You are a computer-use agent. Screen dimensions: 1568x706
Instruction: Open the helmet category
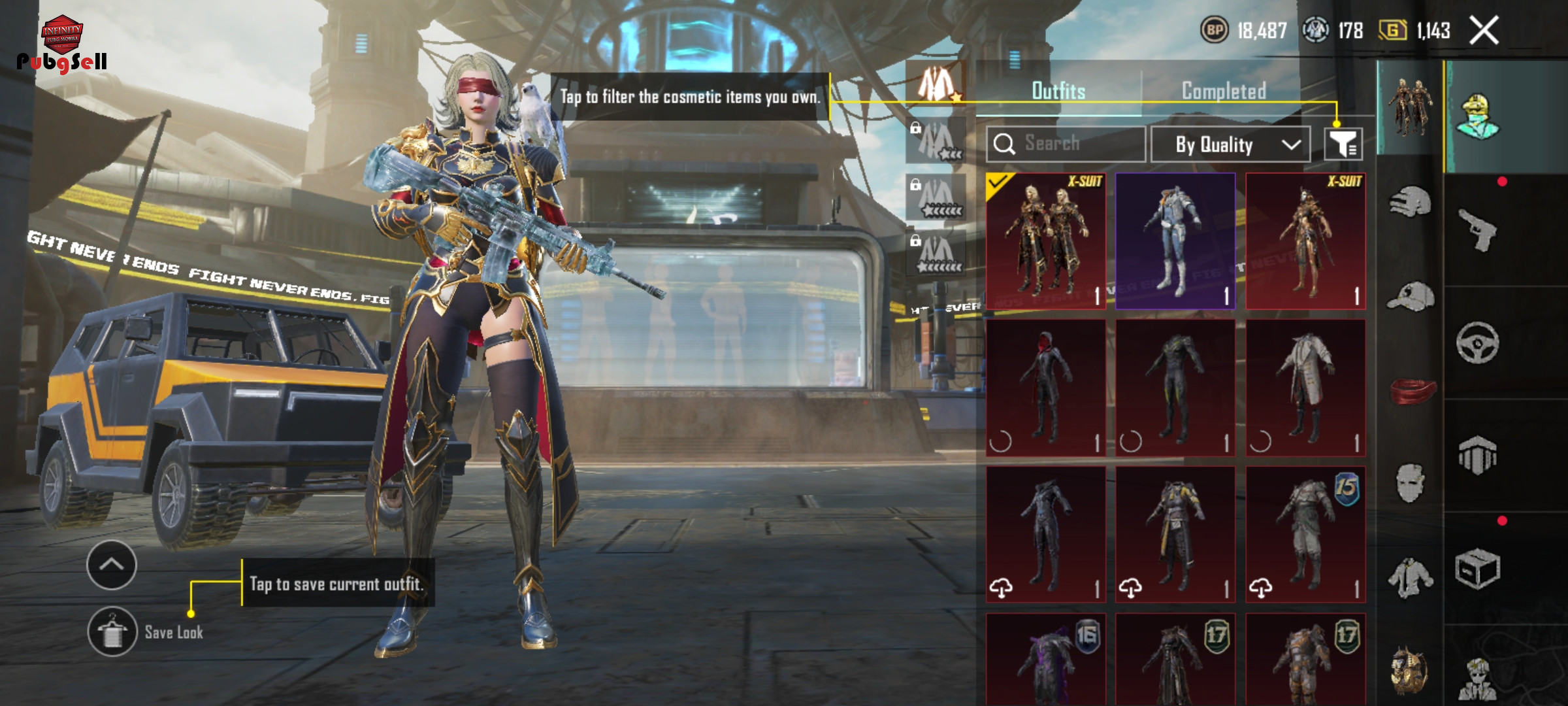click(x=1410, y=203)
